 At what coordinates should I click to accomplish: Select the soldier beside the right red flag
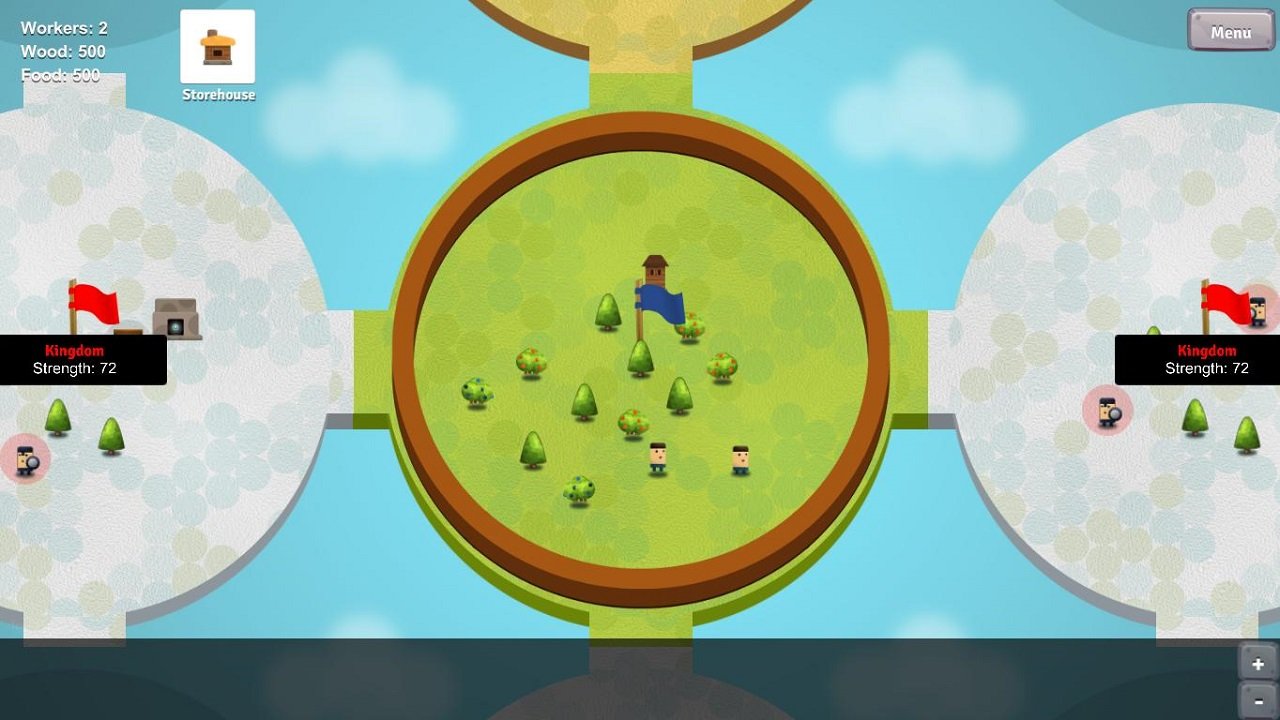(x=1257, y=313)
